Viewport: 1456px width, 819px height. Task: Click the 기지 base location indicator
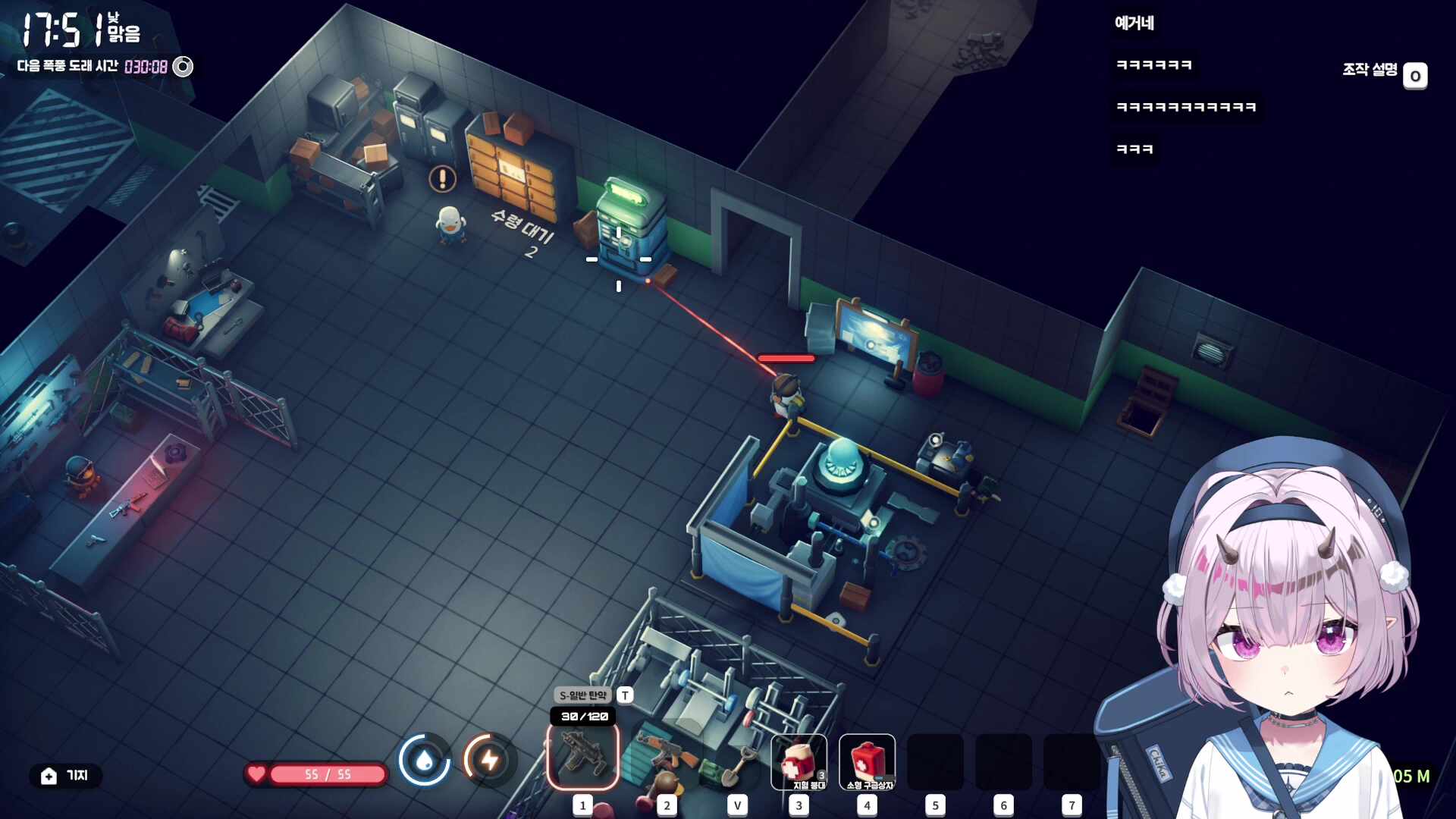point(65,776)
